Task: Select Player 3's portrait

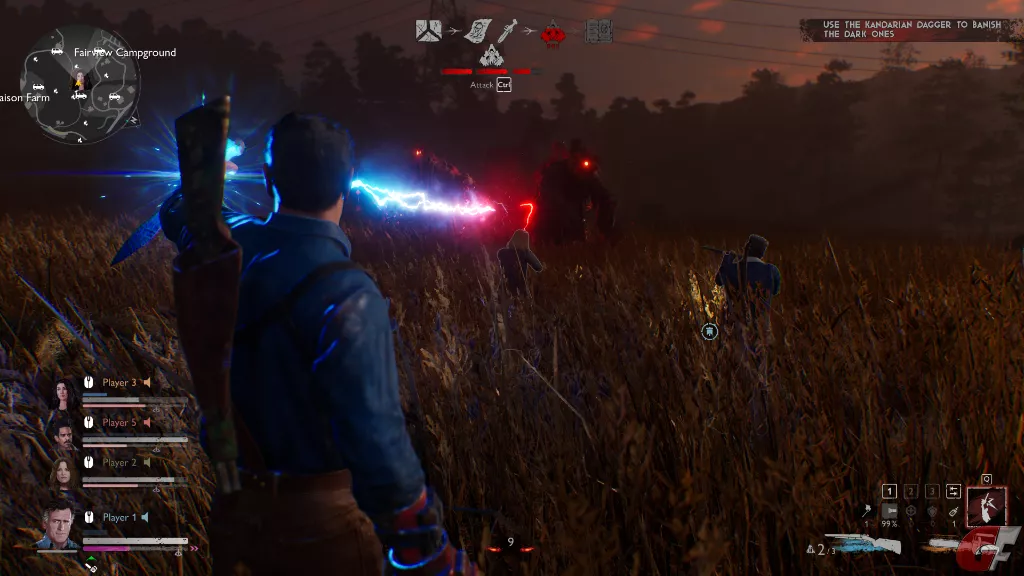Action: click(x=65, y=392)
